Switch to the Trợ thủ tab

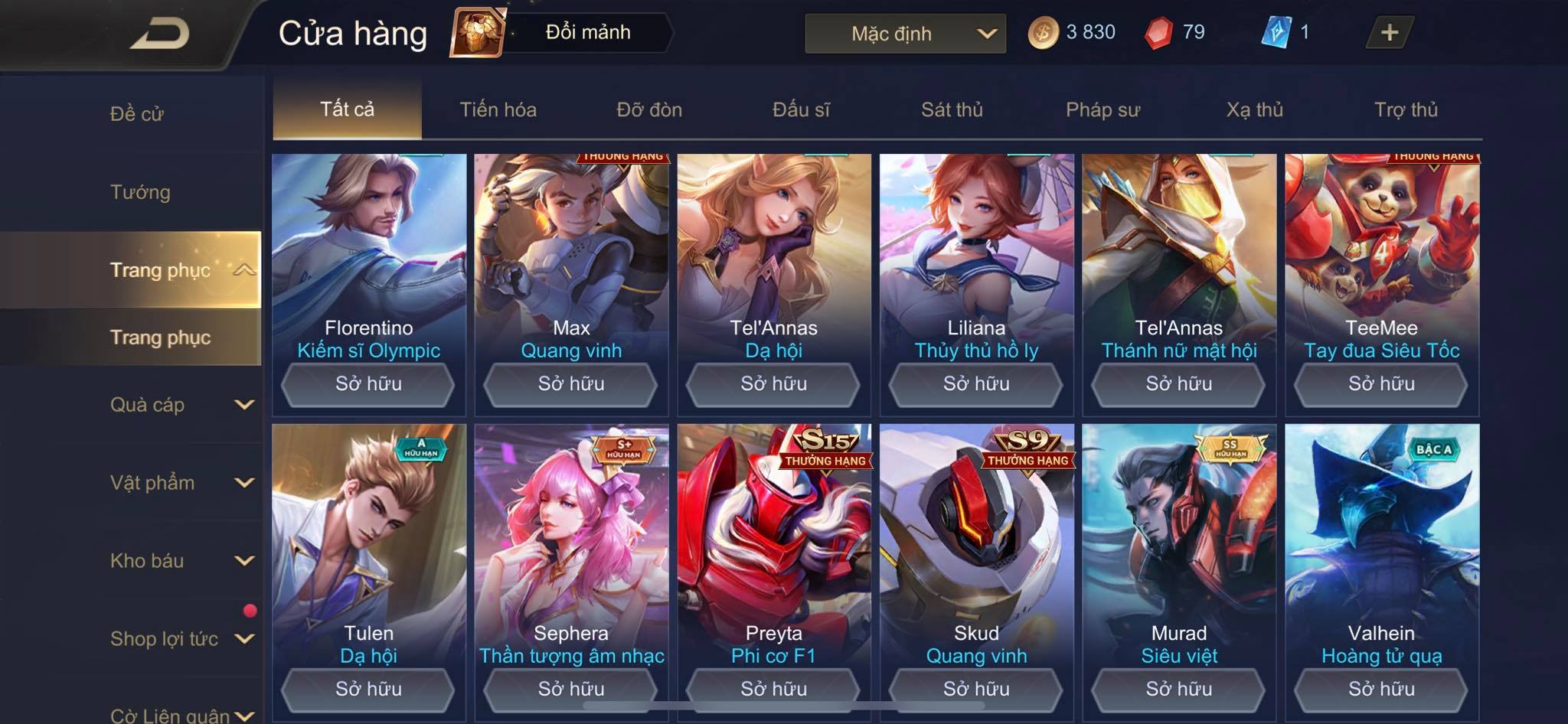click(x=1406, y=109)
